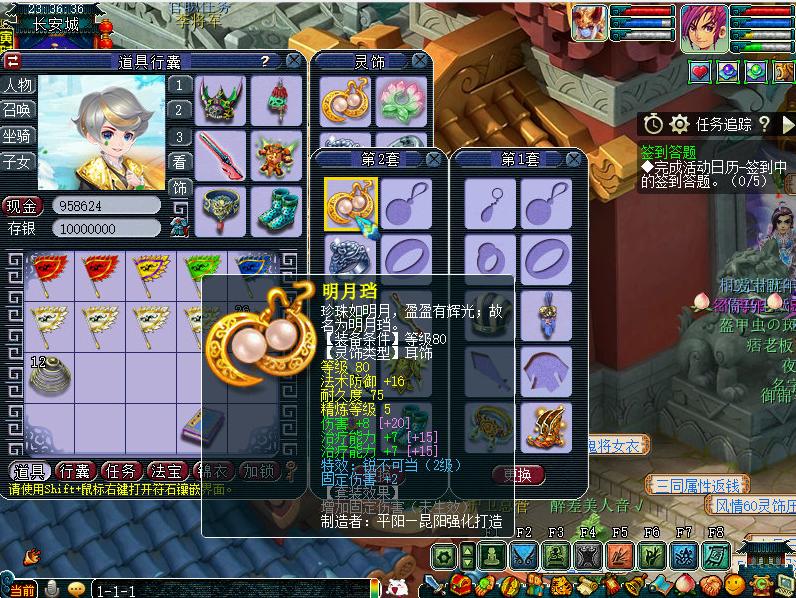Close the 第2套 equipment set panel
The width and height of the screenshot is (796, 598).
click(434, 159)
